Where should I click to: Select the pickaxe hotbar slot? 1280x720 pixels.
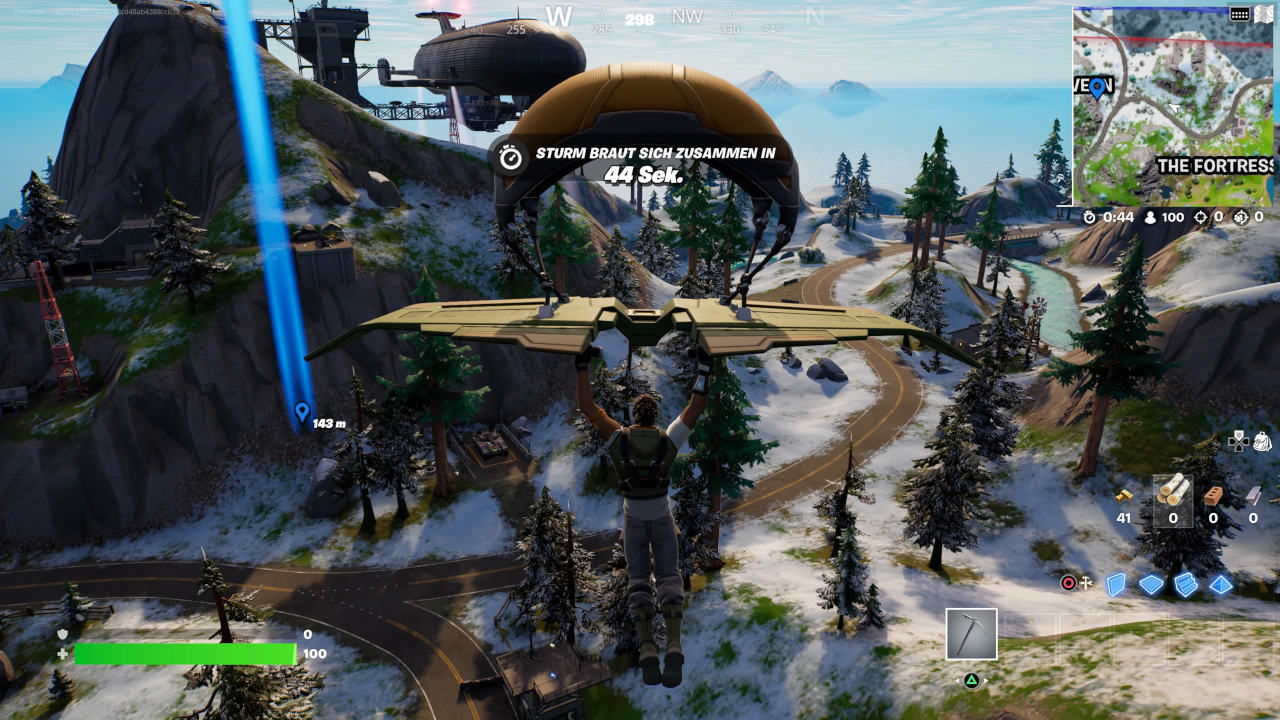click(971, 634)
